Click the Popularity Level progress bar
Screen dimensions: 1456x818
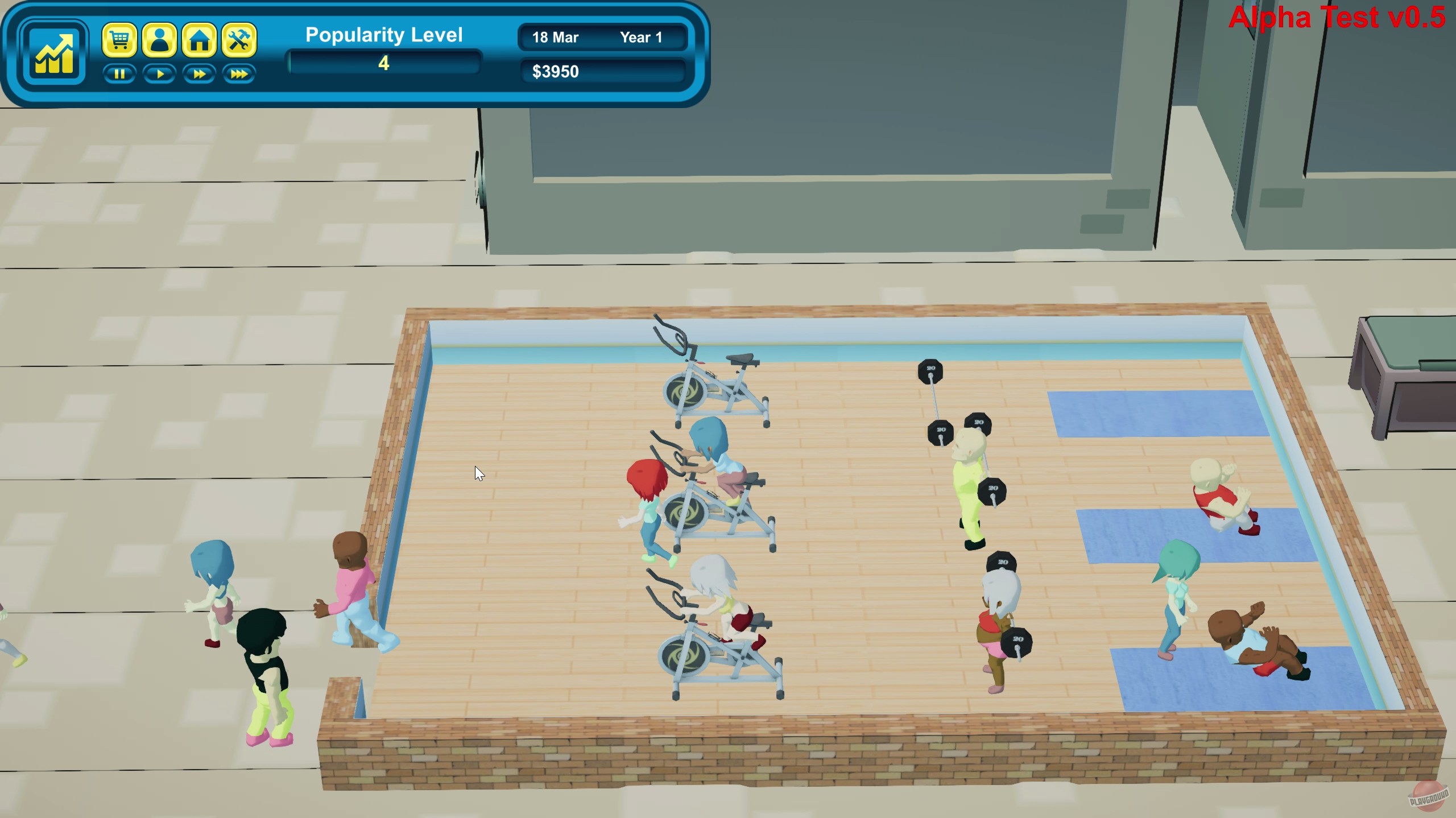click(384, 64)
